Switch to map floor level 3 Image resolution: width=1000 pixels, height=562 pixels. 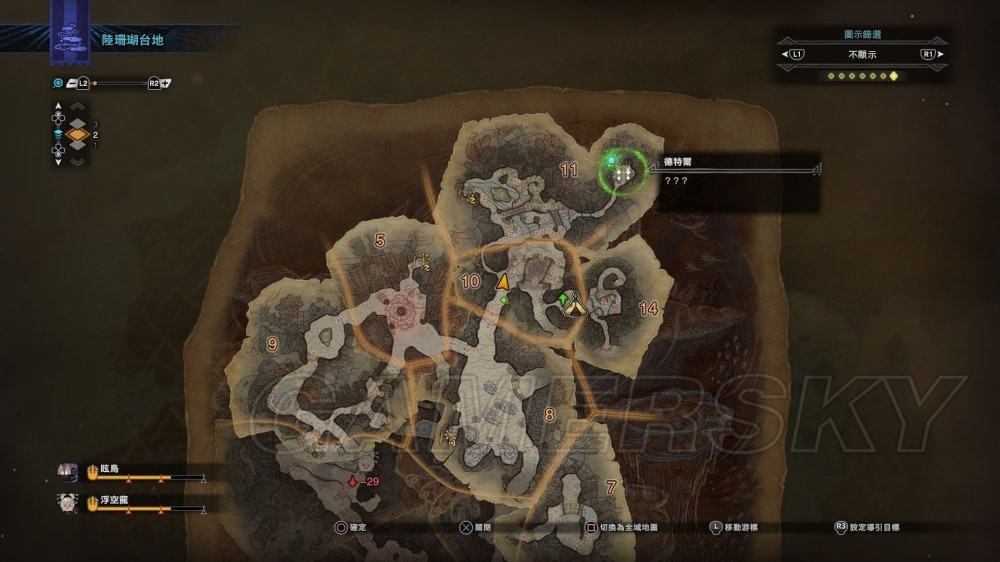coord(77,123)
